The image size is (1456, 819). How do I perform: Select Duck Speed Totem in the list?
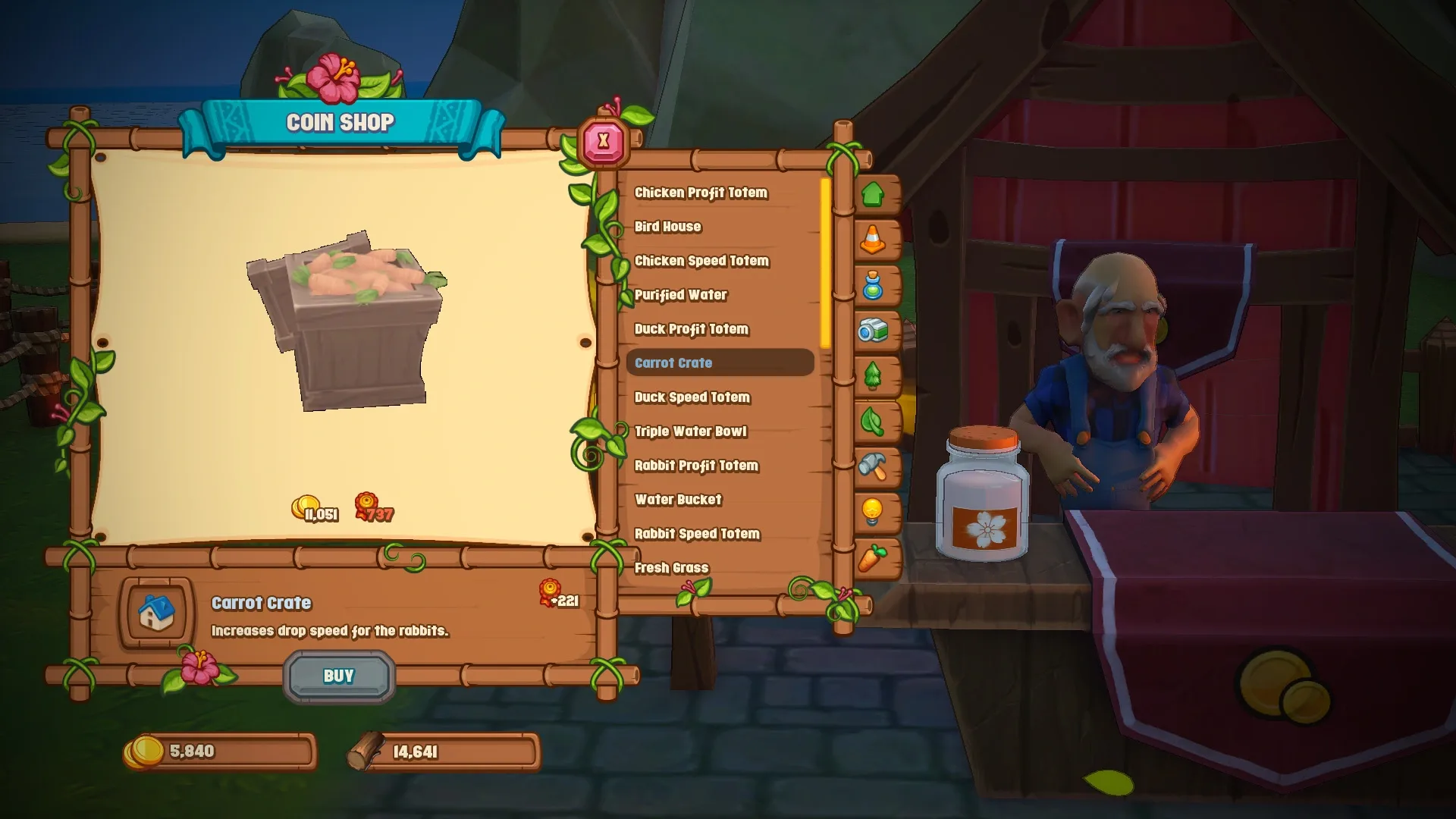[692, 397]
